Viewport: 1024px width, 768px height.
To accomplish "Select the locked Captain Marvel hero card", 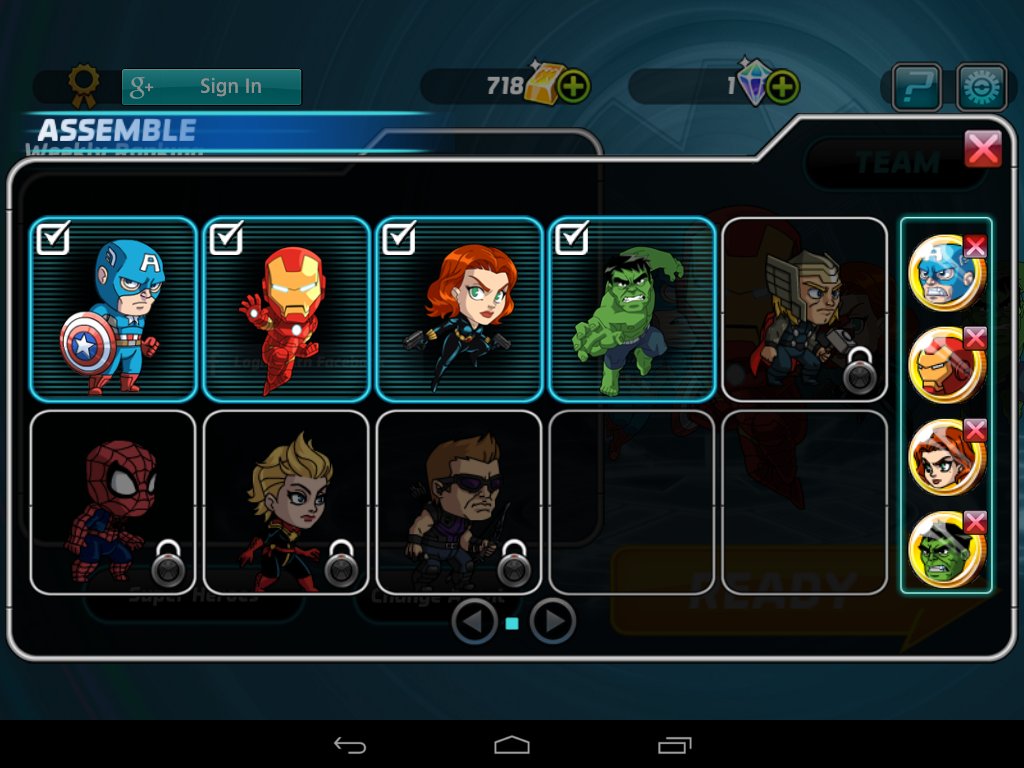I will [286, 502].
